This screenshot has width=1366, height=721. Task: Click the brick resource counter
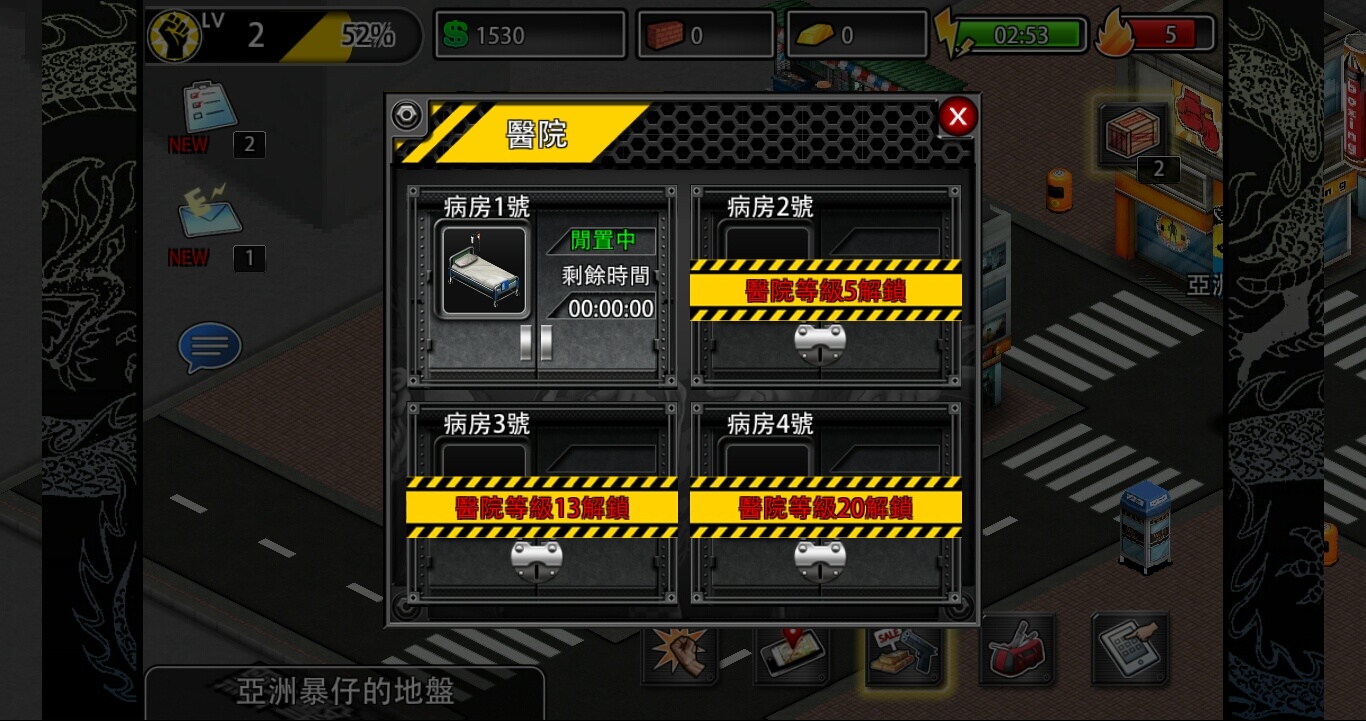click(704, 33)
